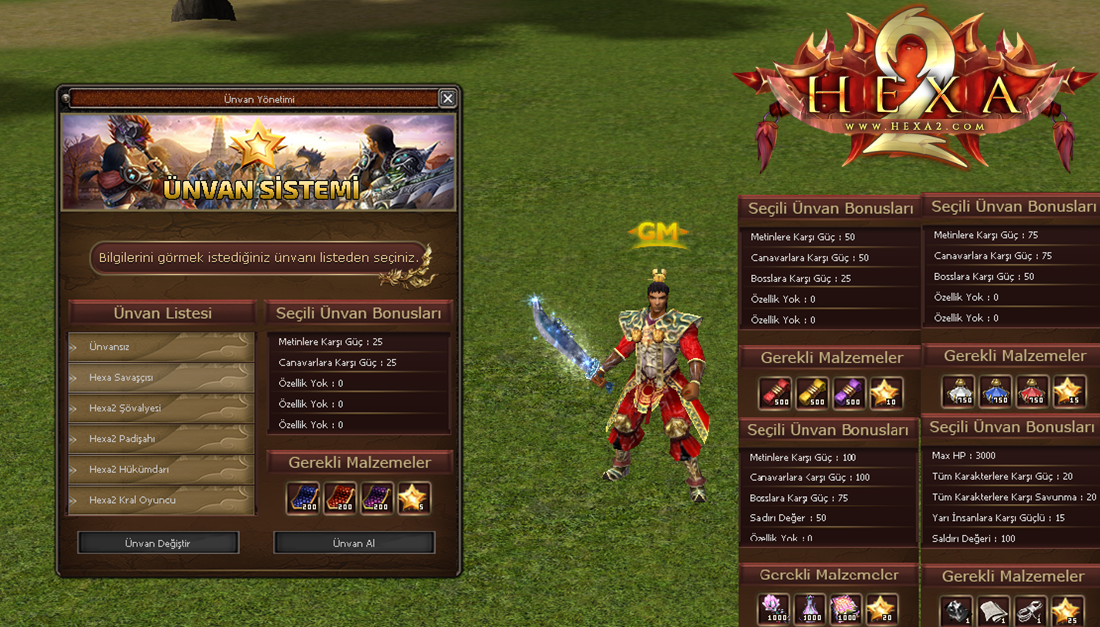Image resolution: width=1100 pixels, height=627 pixels.
Task: Click the Ünvan Değiştir button
Action: tap(158, 543)
